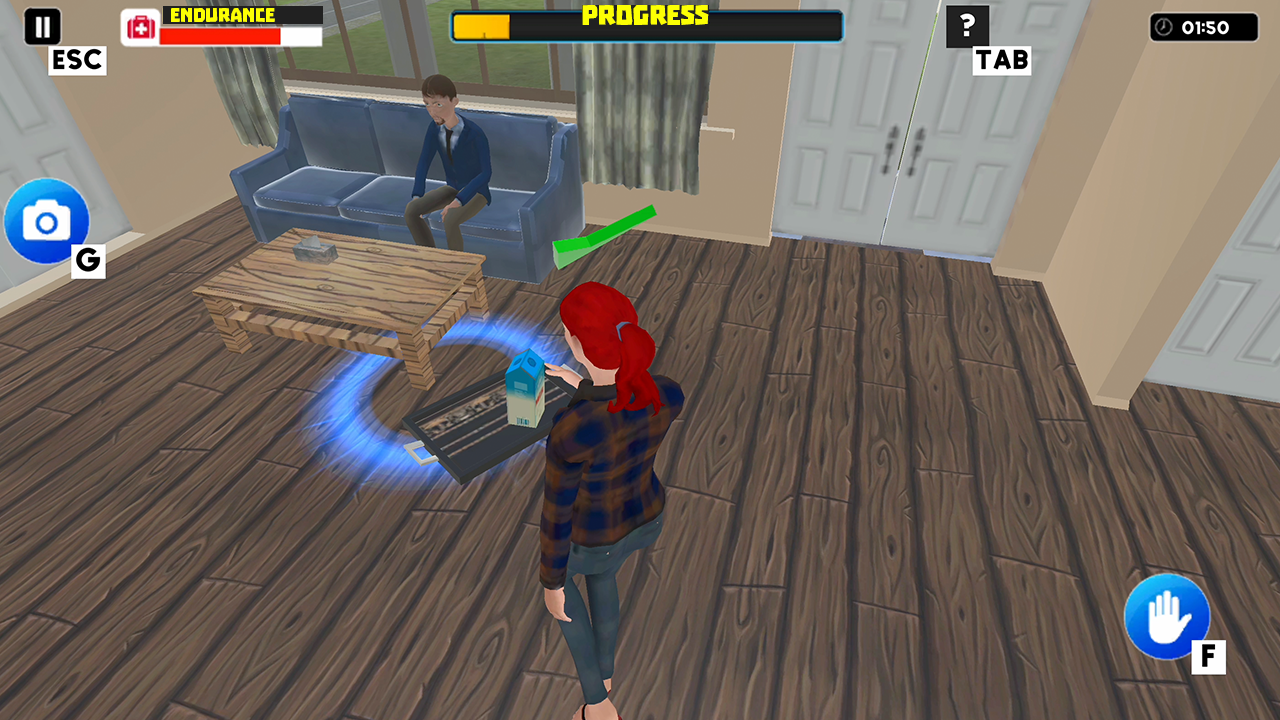
Task: Open the photo mode camera icon
Action: click(46, 222)
